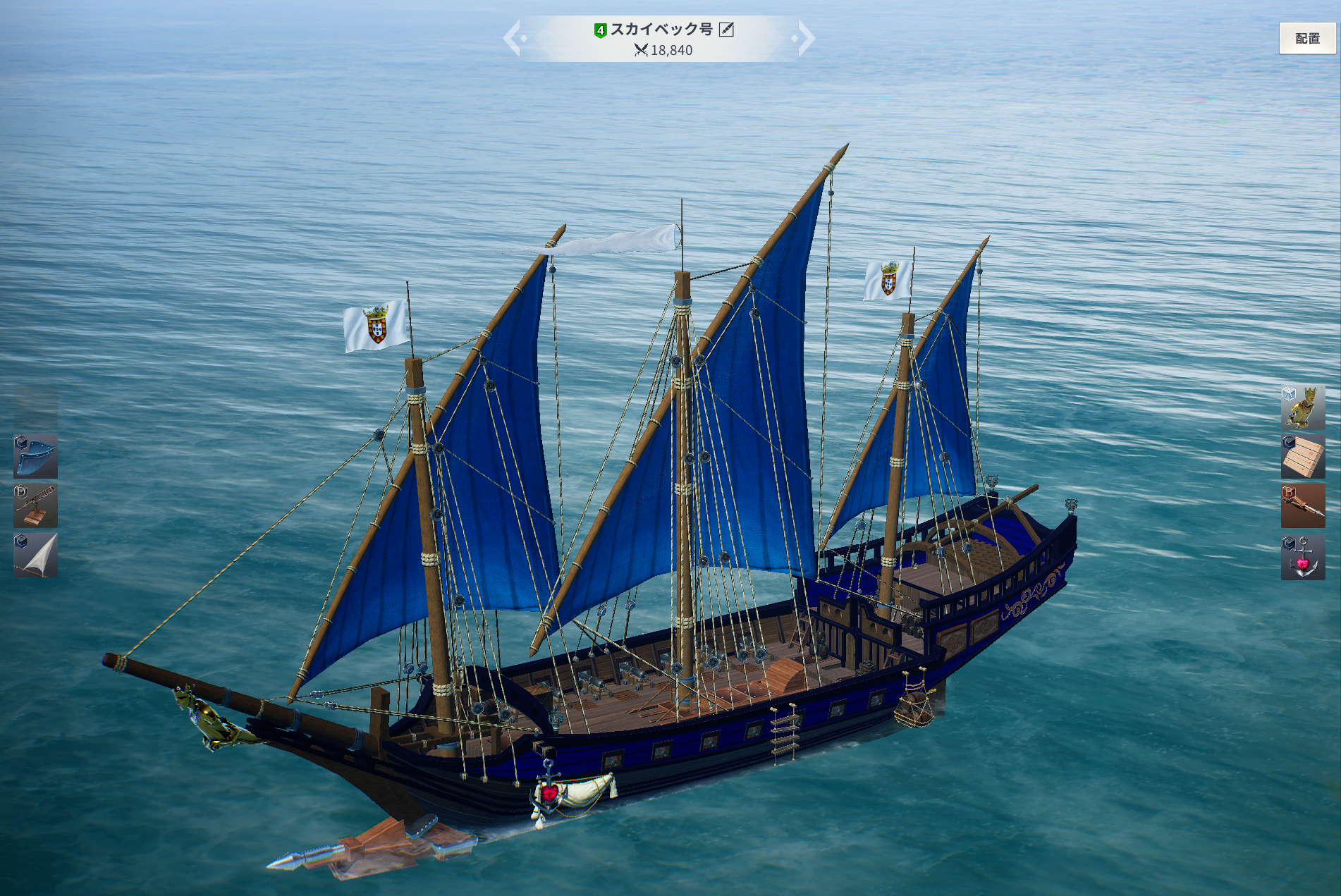This screenshot has width=1341, height=896.
Task: Choose the white sail equipment slot
Action: [35, 555]
